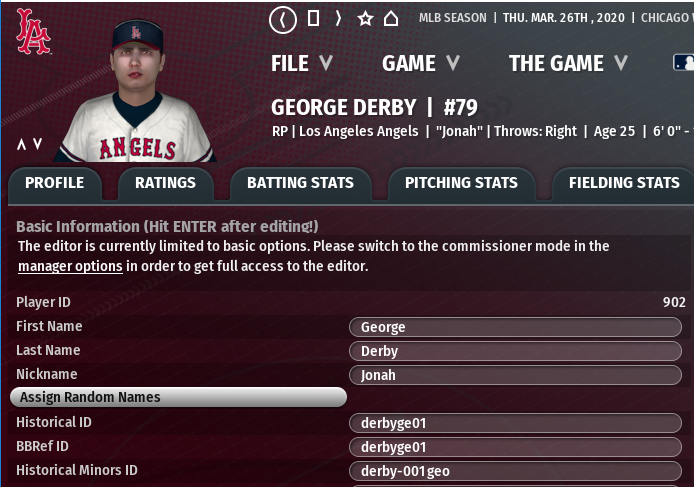The image size is (694, 487).
Task: Click the Assign Random Names button
Action: [x=178, y=397]
